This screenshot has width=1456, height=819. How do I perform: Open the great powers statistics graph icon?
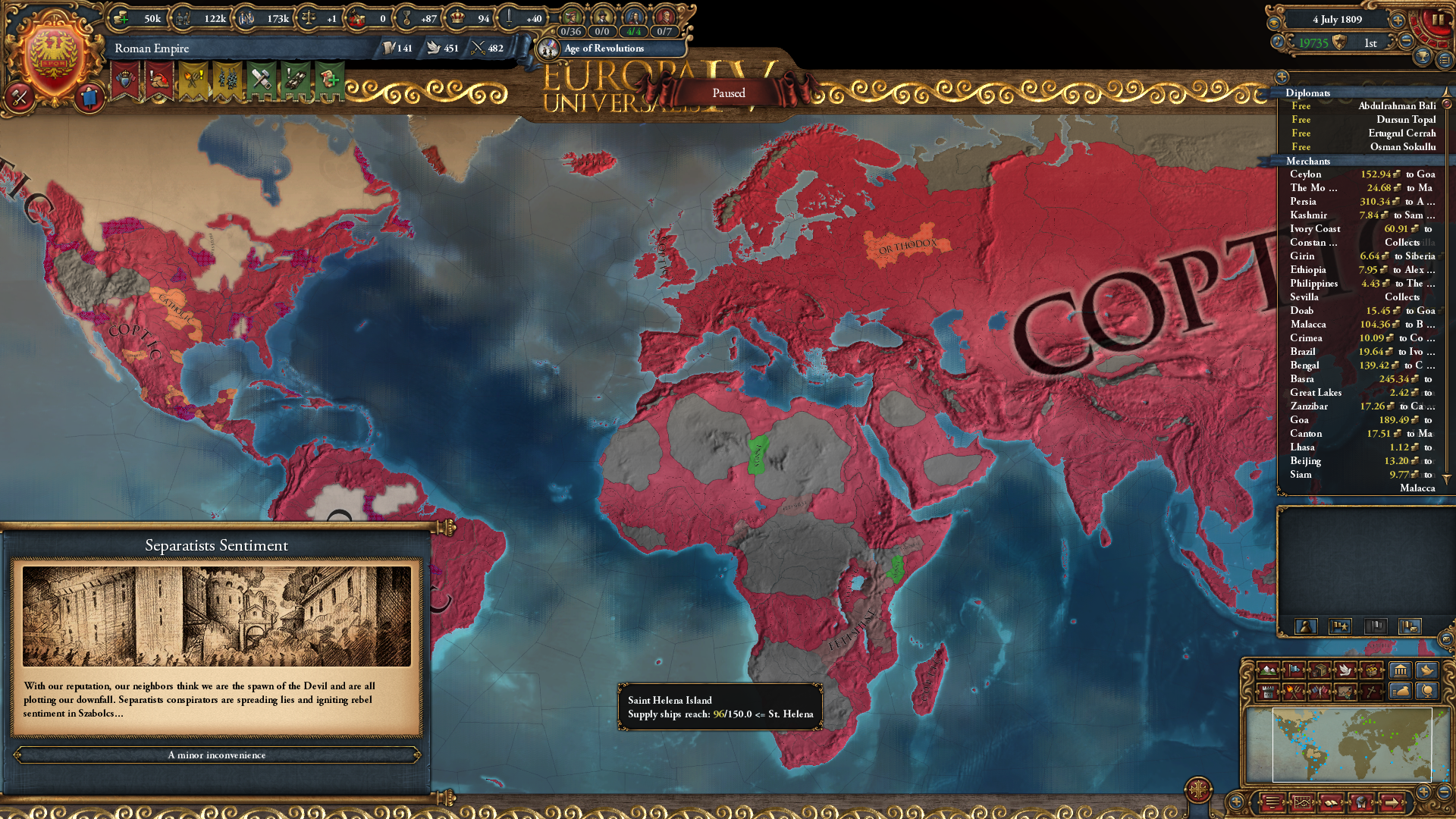click(1303, 802)
